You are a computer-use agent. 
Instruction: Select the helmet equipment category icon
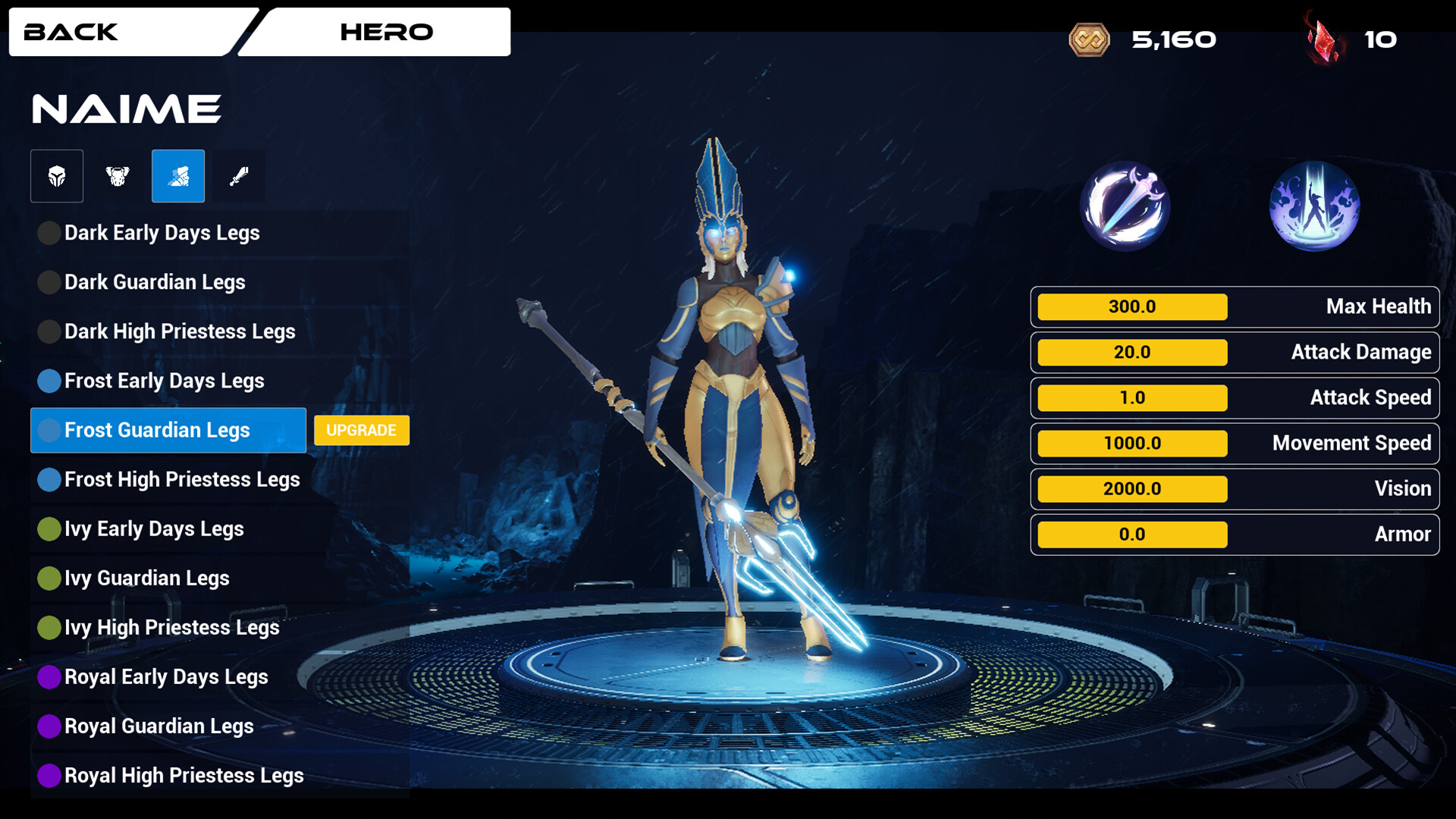click(x=56, y=176)
